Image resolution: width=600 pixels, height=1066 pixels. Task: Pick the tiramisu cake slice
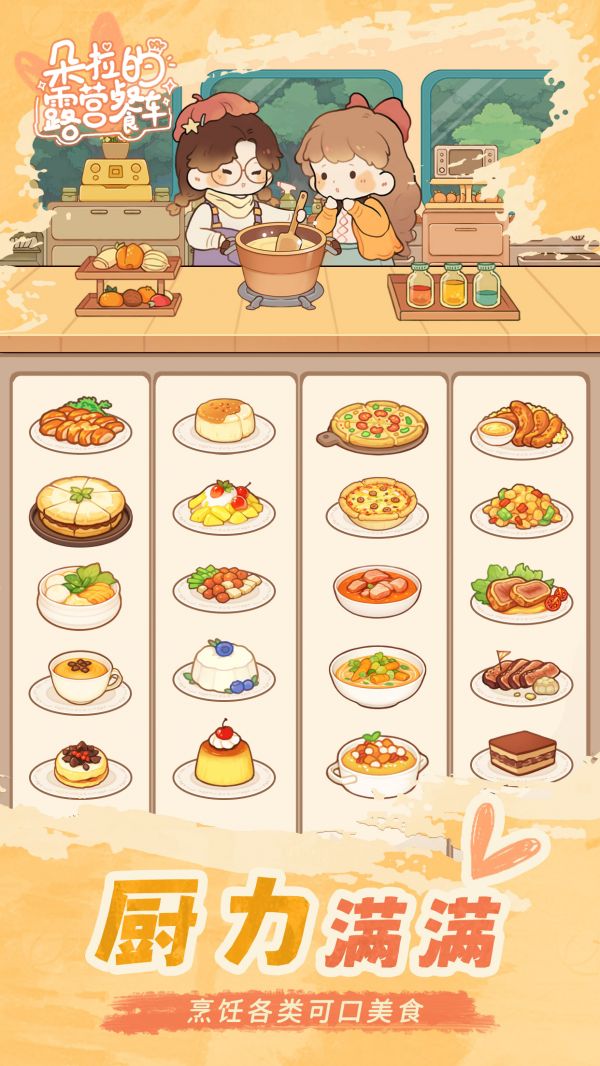pyautogui.click(x=521, y=757)
